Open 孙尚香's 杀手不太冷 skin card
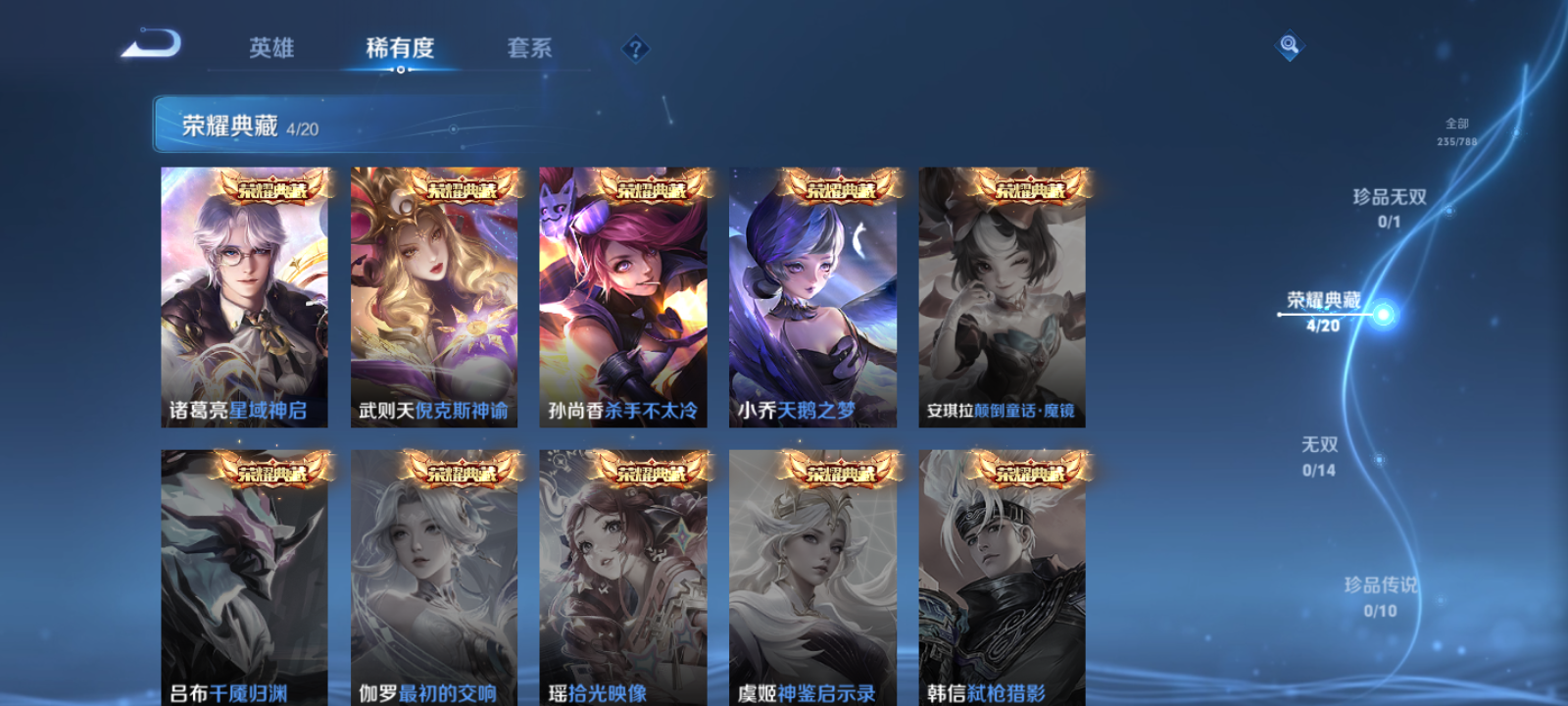Screen dimensions: 1568x706 pyautogui.click(x=624, y=294)
